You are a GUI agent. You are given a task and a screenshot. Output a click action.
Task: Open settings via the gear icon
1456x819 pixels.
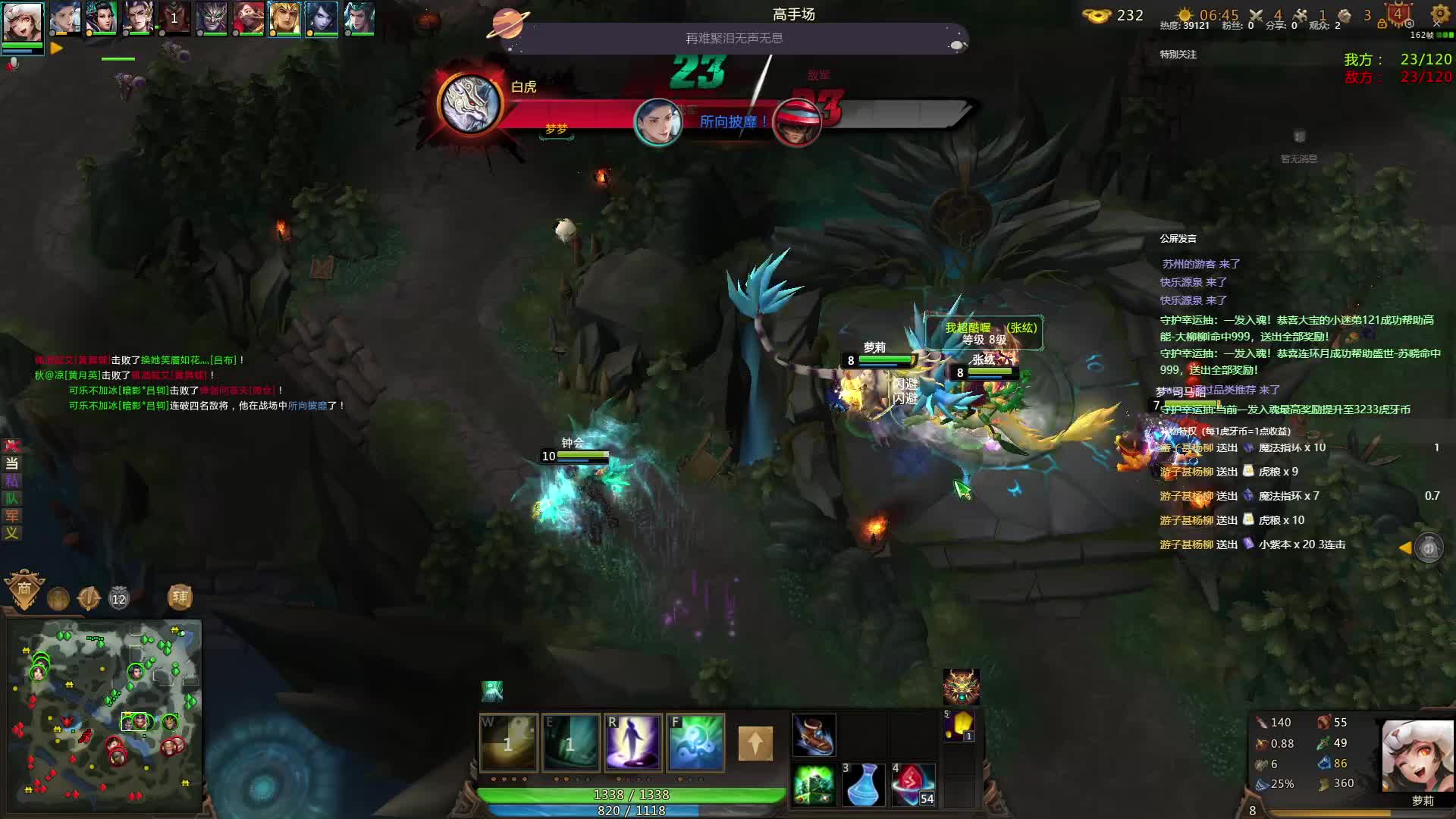(1440, 14)
